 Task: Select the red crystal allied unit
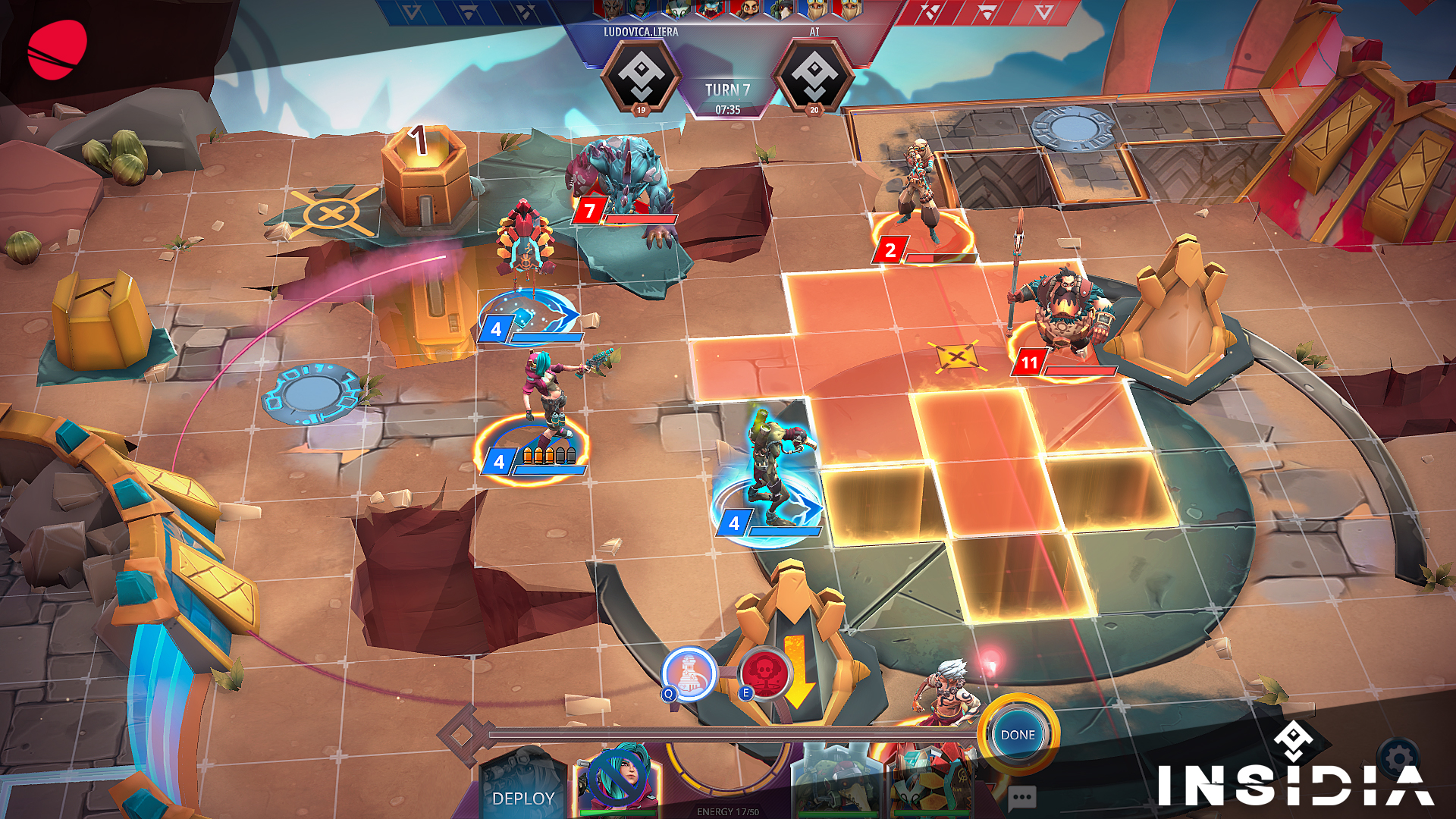(x=525, y=250)
